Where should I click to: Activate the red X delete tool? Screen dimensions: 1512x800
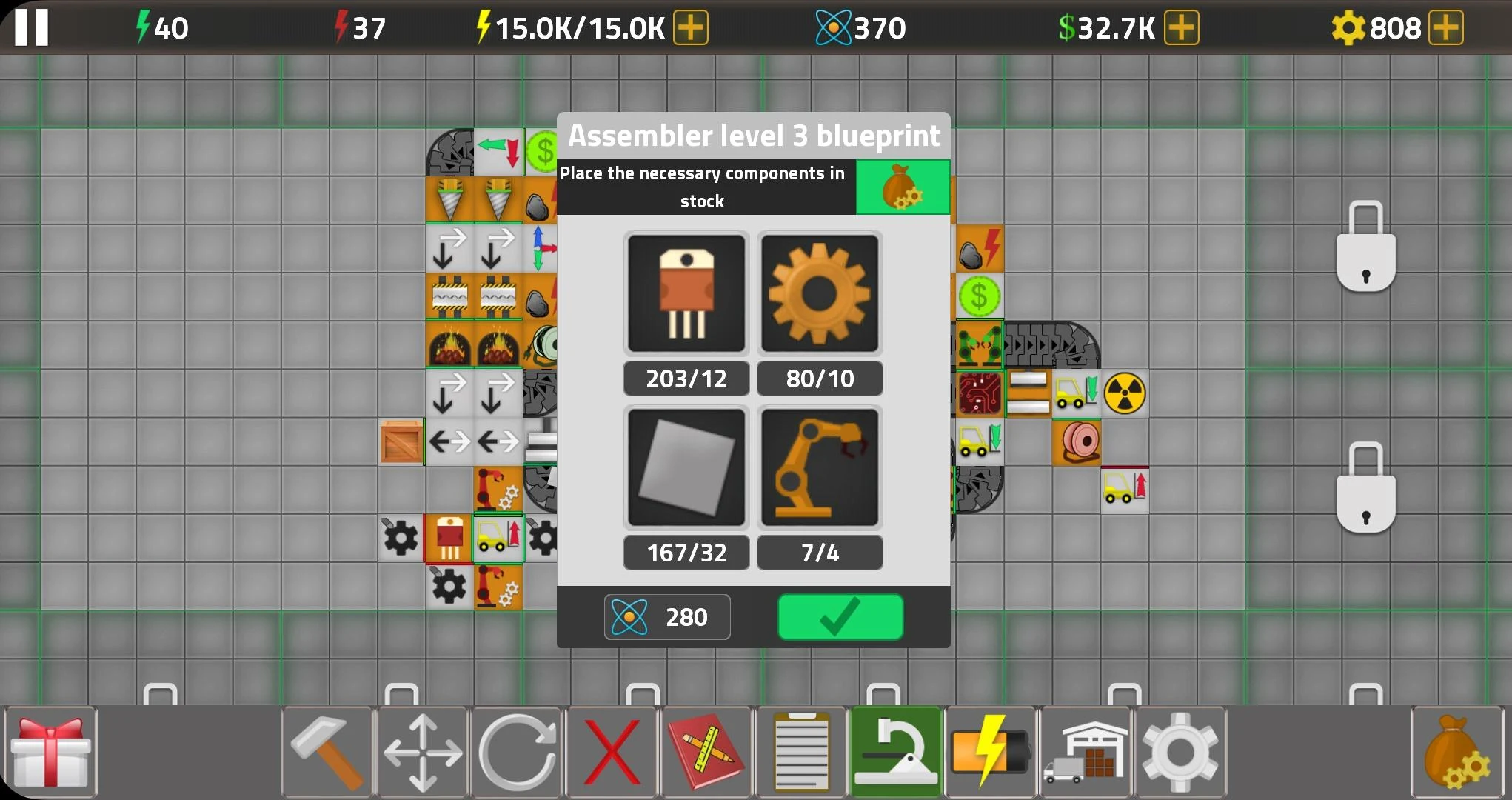[x=612, y=752]
